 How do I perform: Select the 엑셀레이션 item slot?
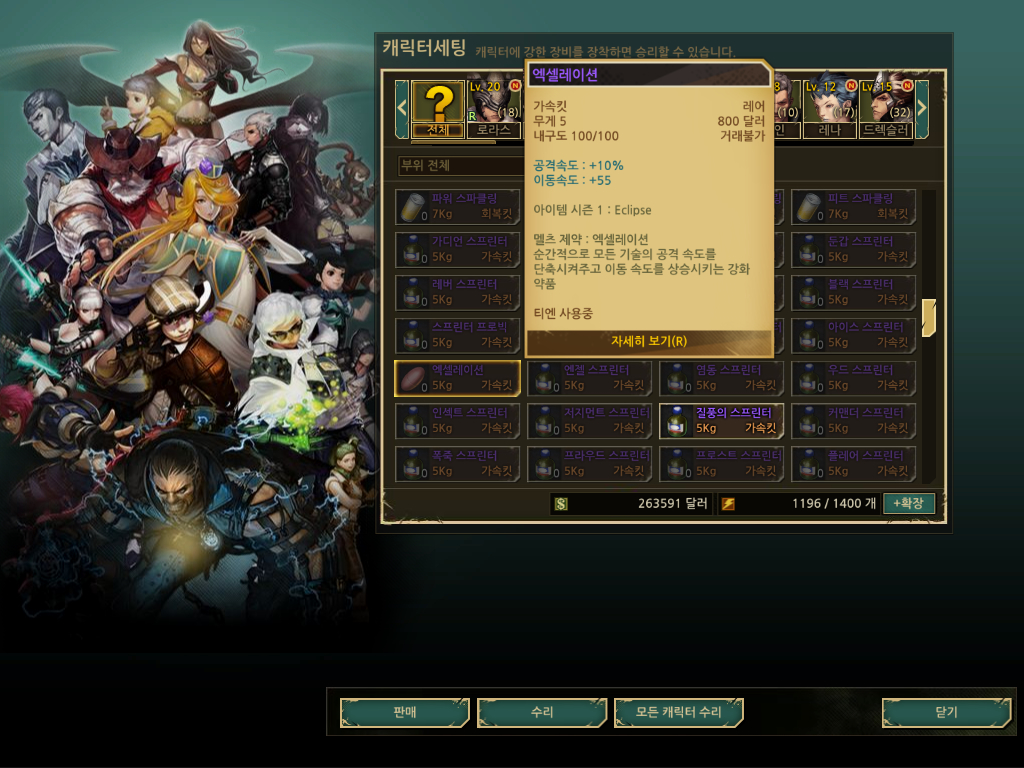pyautogui.click(x=458, y=378)
